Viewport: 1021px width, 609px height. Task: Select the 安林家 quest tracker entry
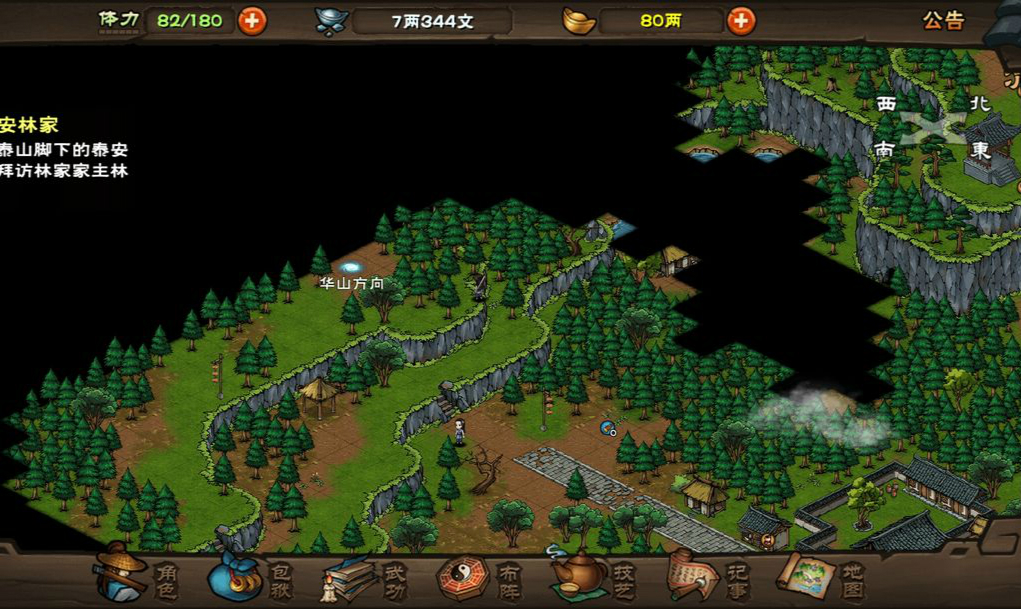coord(30,126)
